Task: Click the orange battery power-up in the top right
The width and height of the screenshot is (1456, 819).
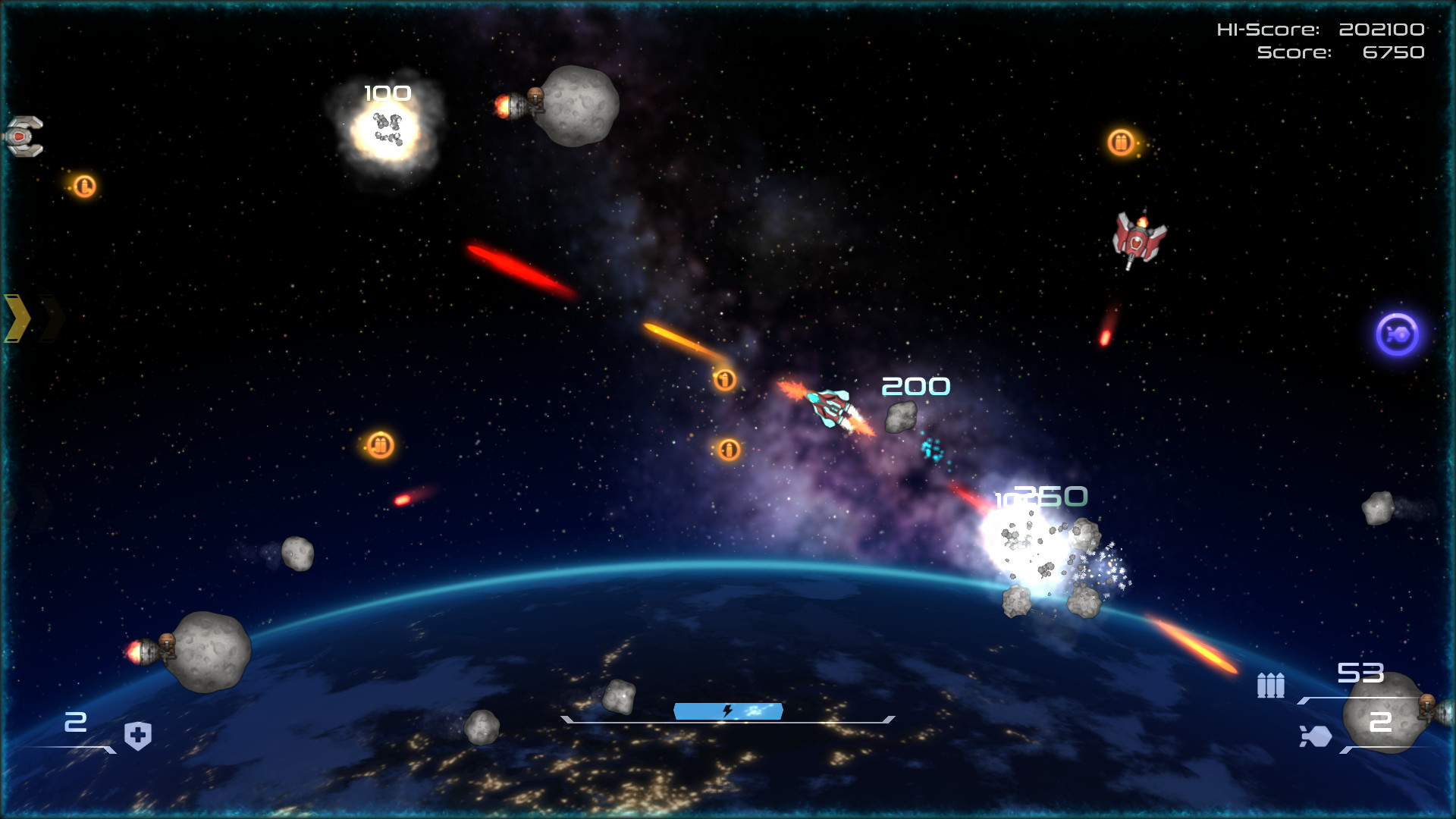Action: [x=1122, y=143]
